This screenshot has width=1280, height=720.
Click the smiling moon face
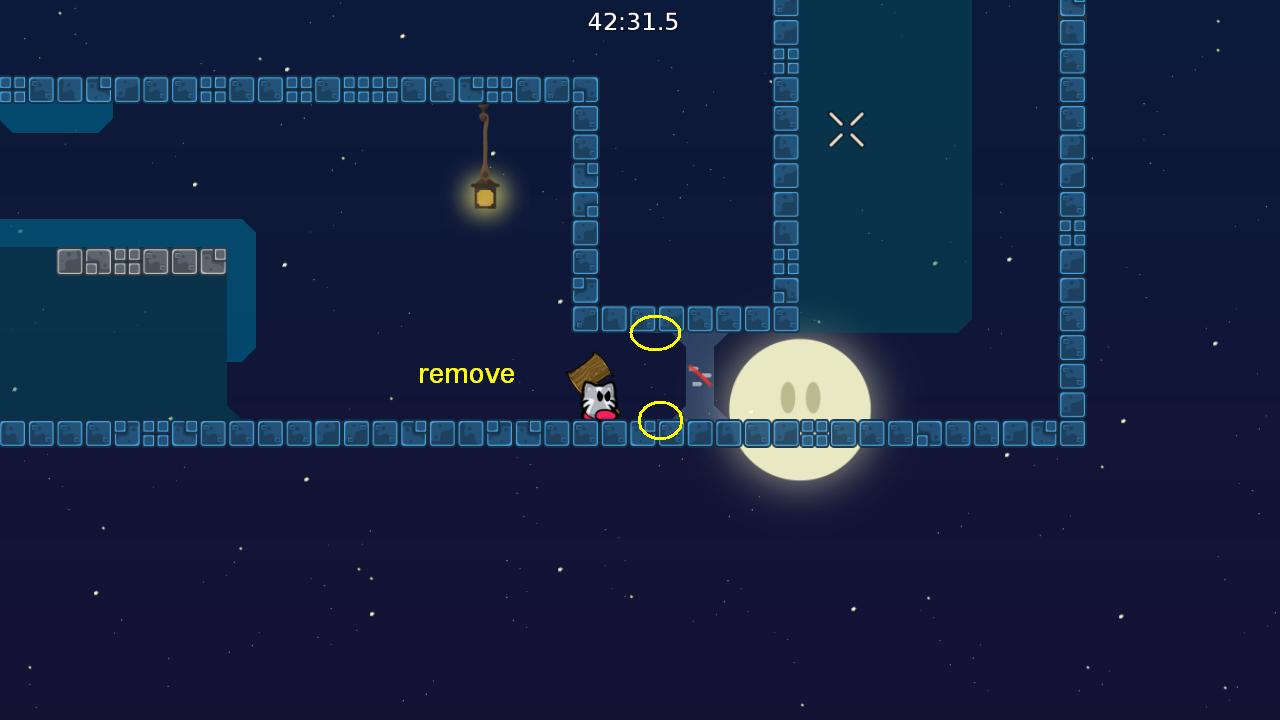[800, 405]
